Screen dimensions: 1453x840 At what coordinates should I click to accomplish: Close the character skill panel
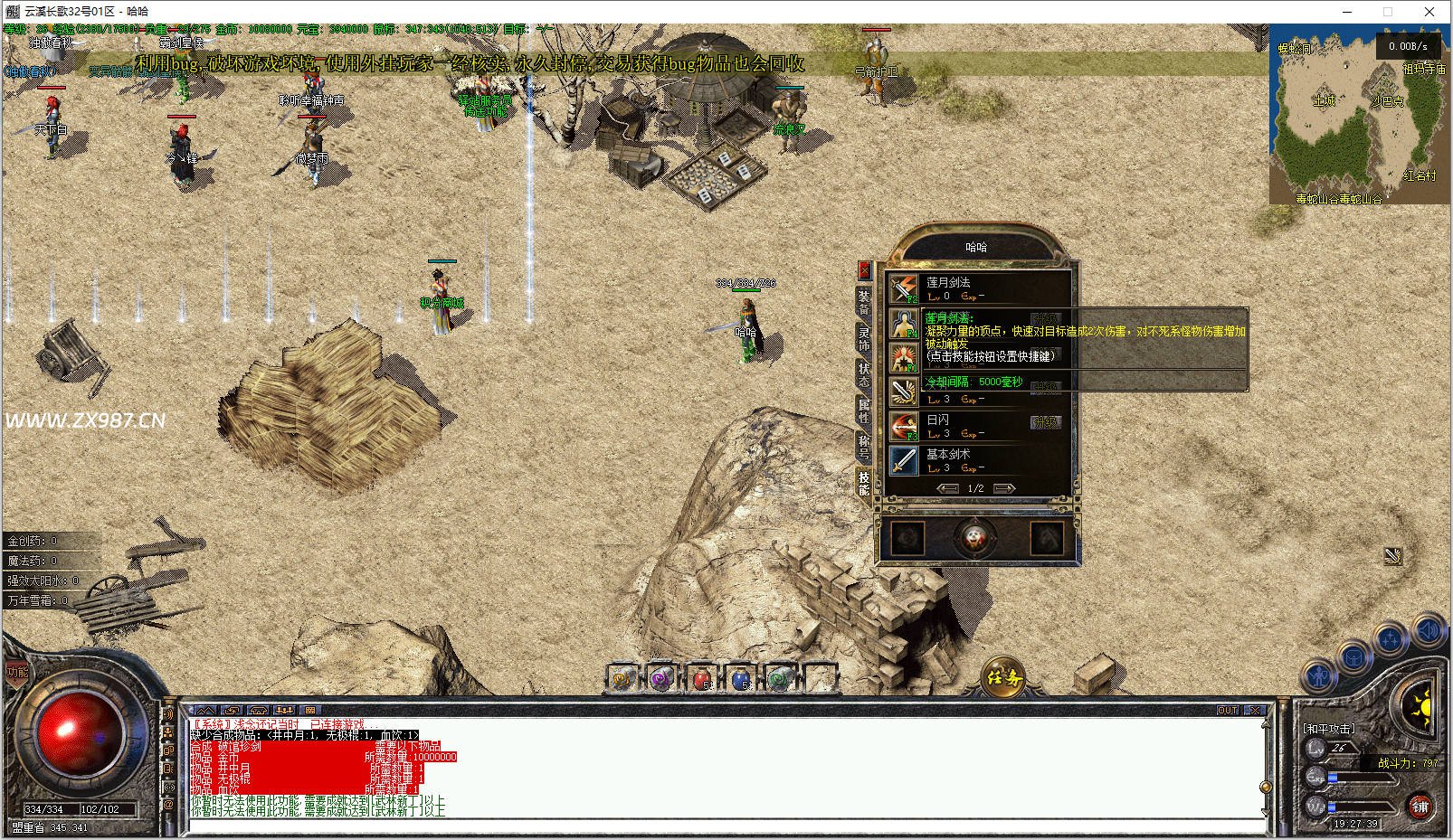click(x=864, y=269)
